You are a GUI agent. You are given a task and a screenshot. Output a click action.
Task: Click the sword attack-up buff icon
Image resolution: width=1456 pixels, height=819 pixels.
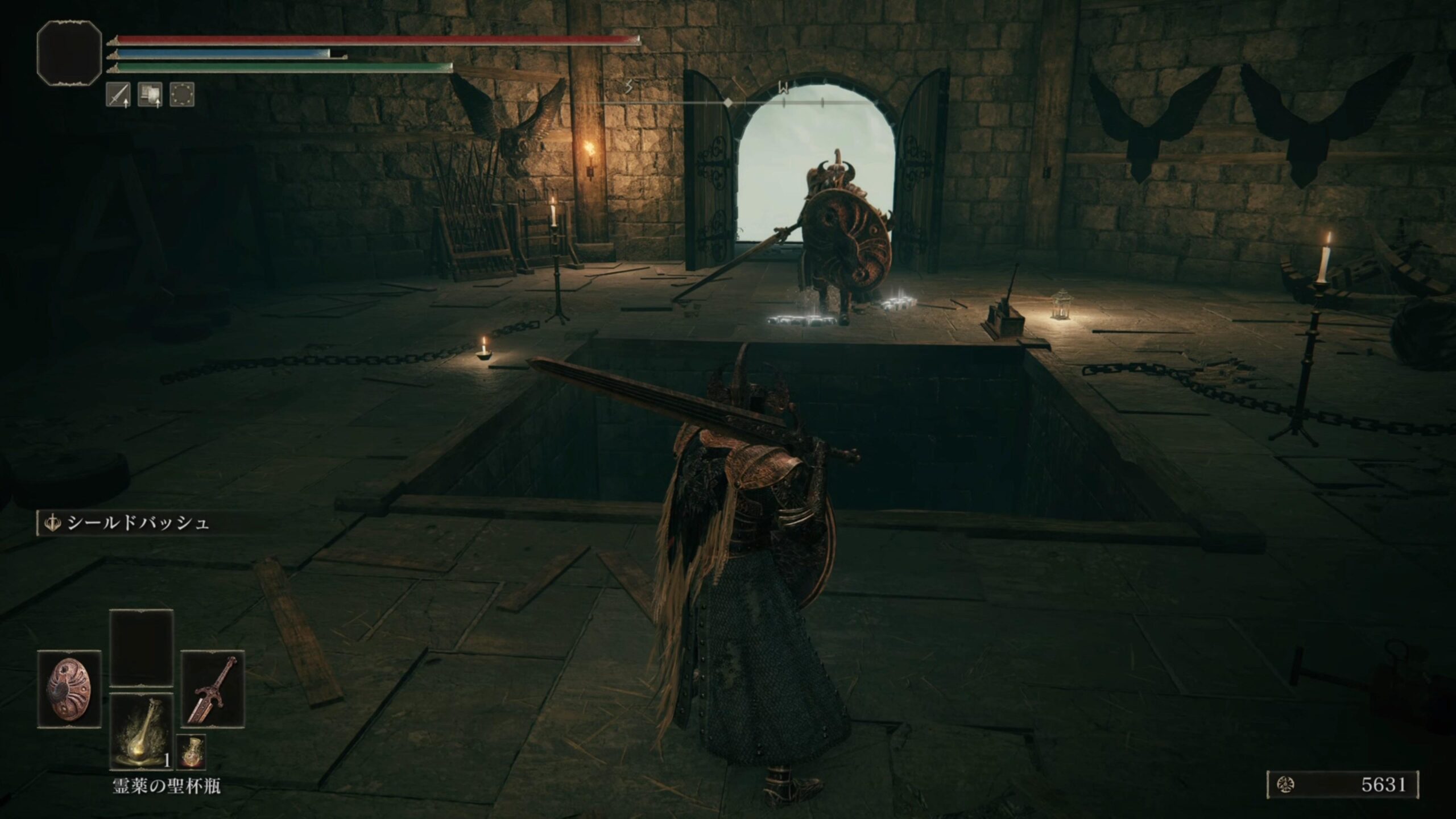click(118, 95)
